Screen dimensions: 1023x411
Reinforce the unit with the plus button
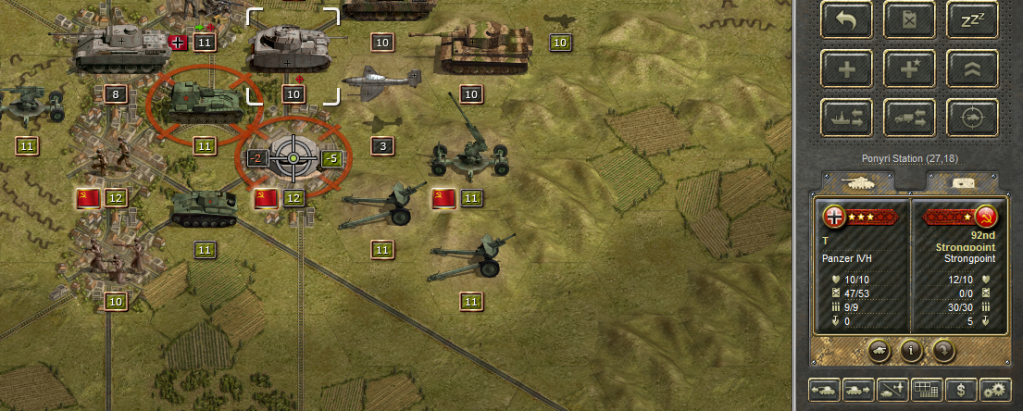pos(846,67)
